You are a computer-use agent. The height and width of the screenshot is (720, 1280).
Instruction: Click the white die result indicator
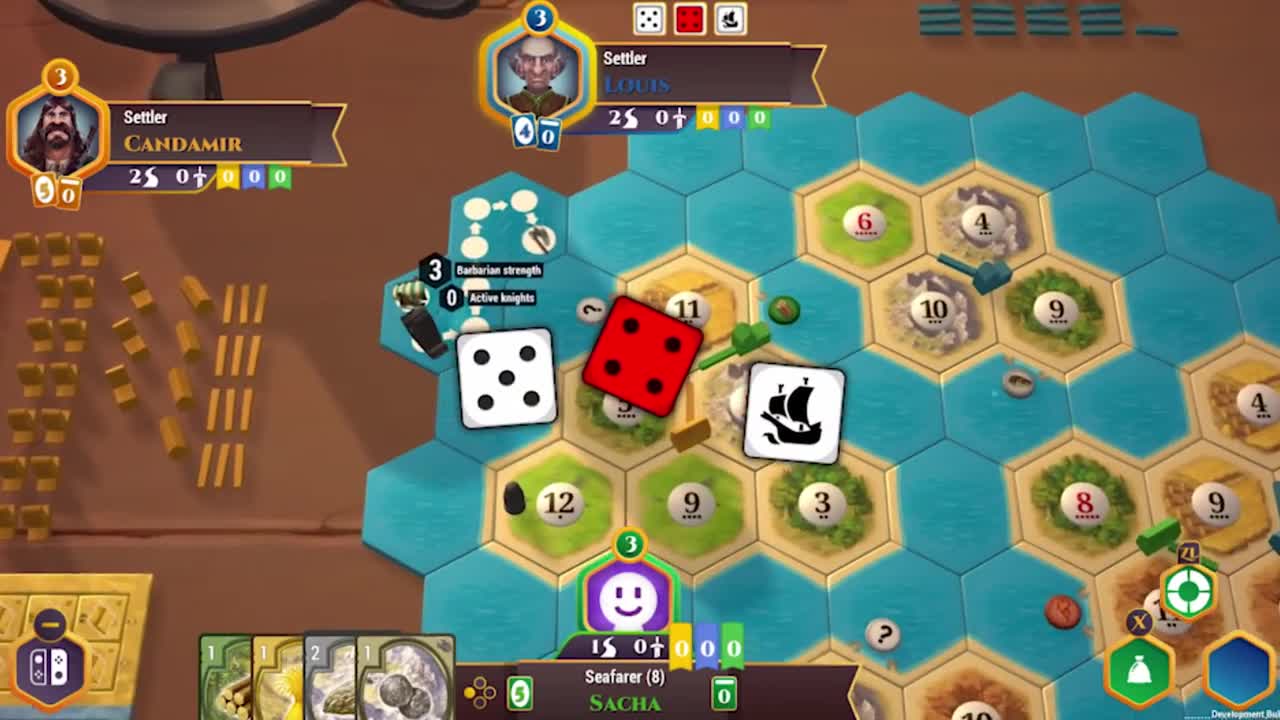click(x=649, y=19)
